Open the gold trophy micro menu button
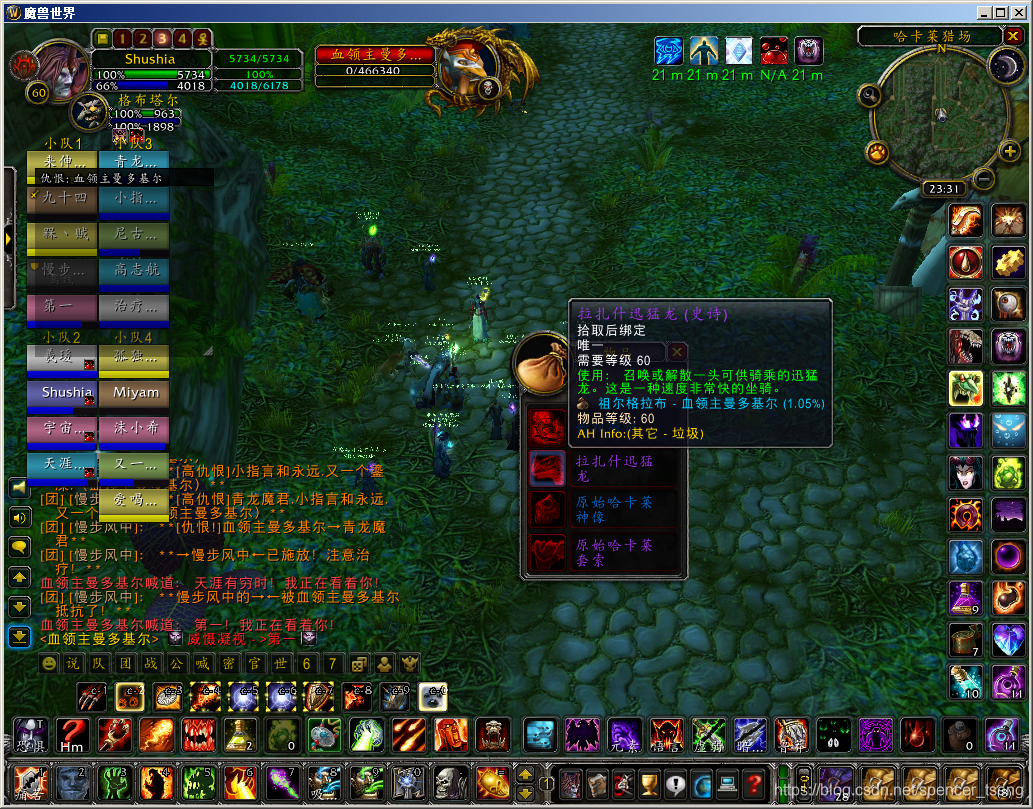 click(x=647, y=782)
